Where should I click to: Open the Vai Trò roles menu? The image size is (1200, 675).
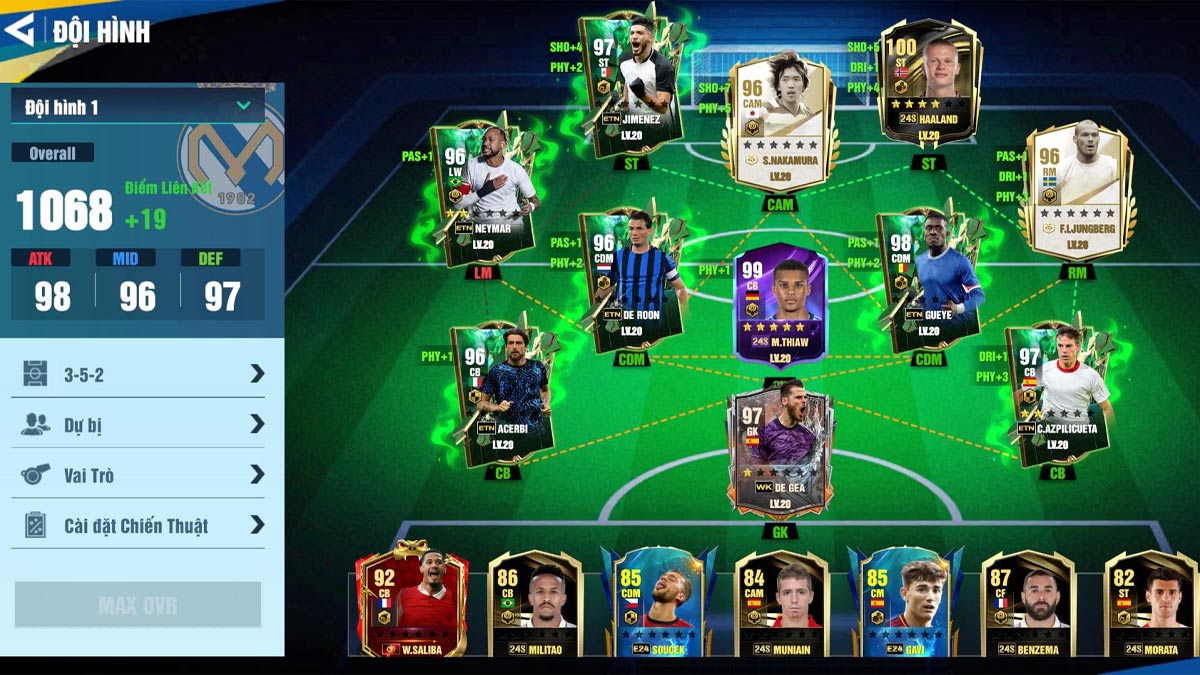138,474
